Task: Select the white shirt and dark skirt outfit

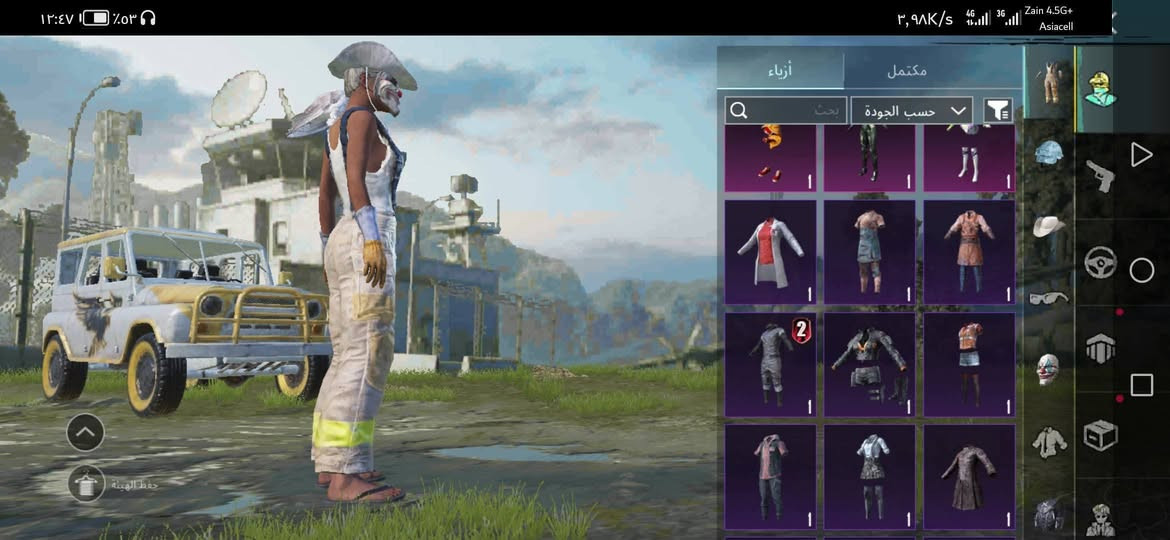Action: coord(869,476)
